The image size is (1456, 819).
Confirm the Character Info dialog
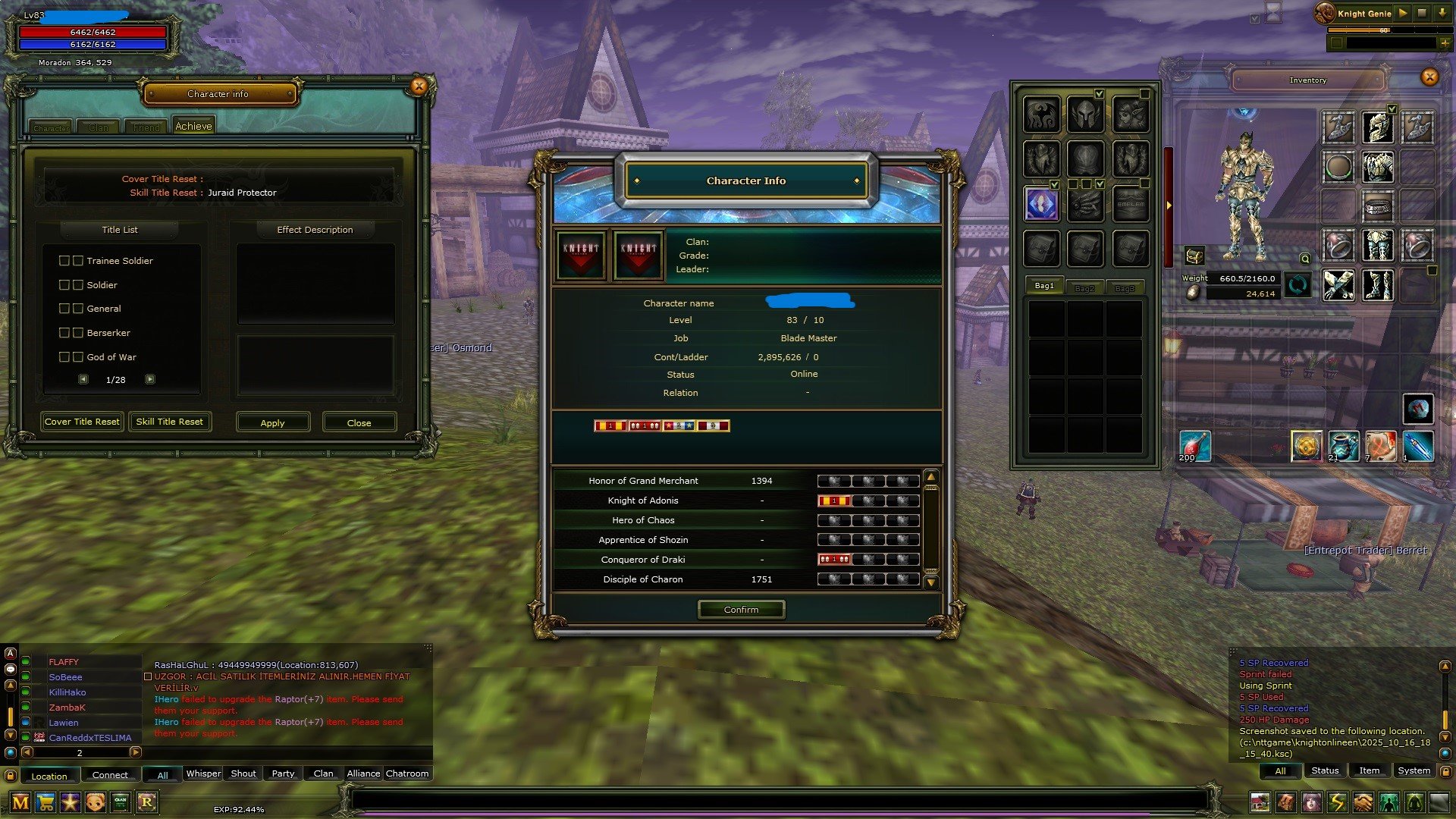(741, 610)
